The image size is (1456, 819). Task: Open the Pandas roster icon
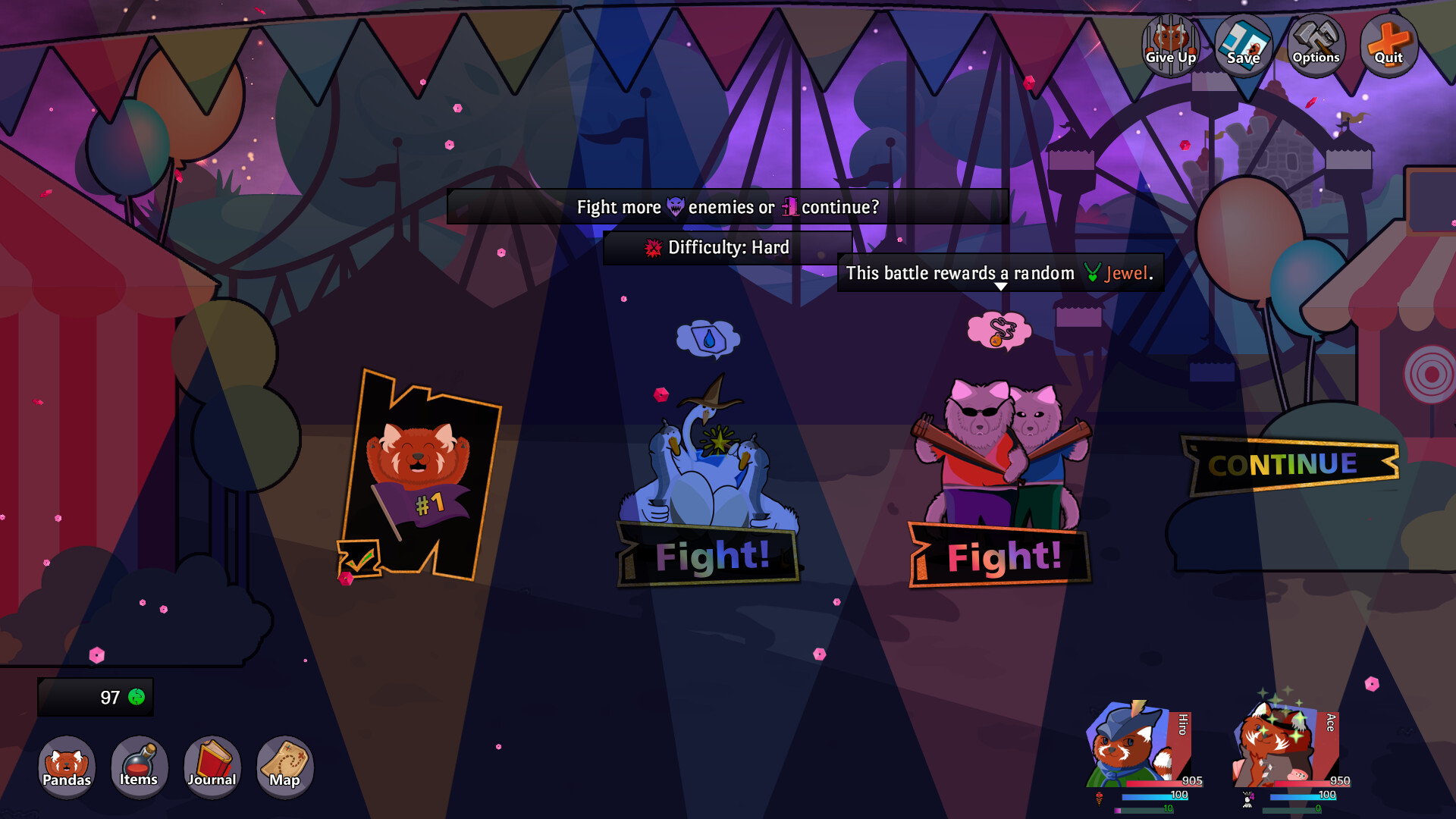67,767
